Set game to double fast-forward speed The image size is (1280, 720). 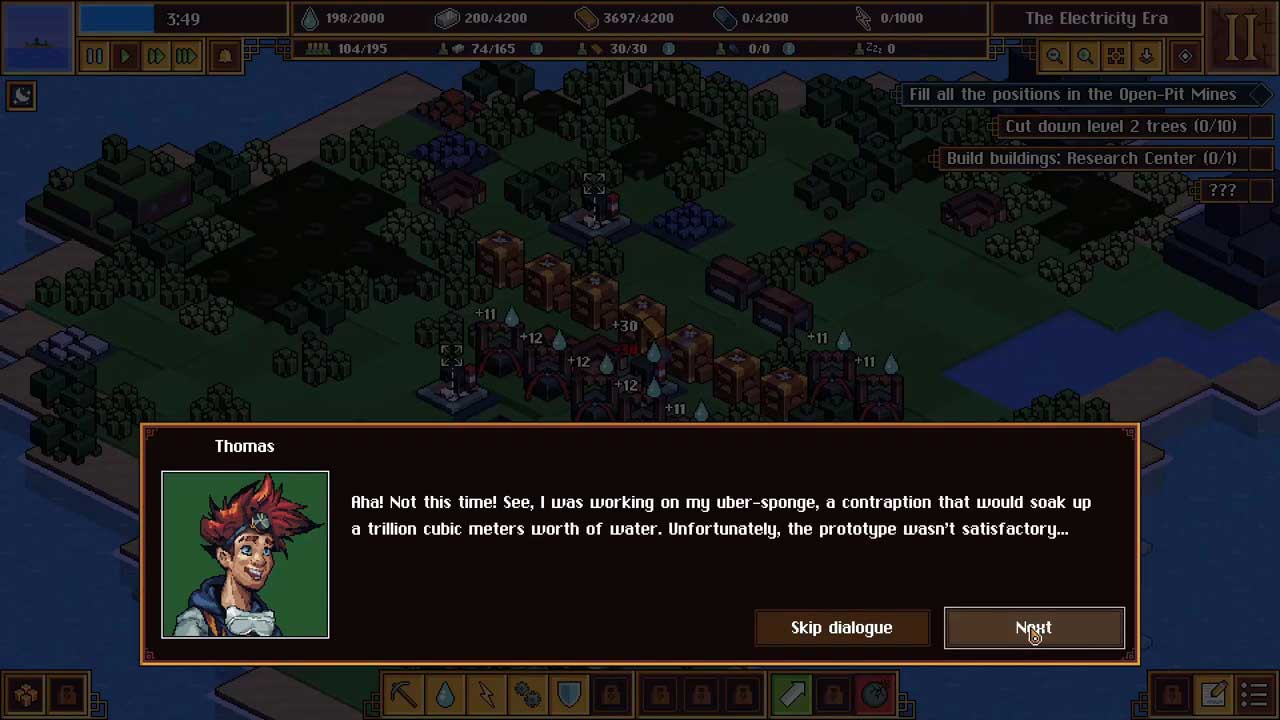(x=156, y=57)
